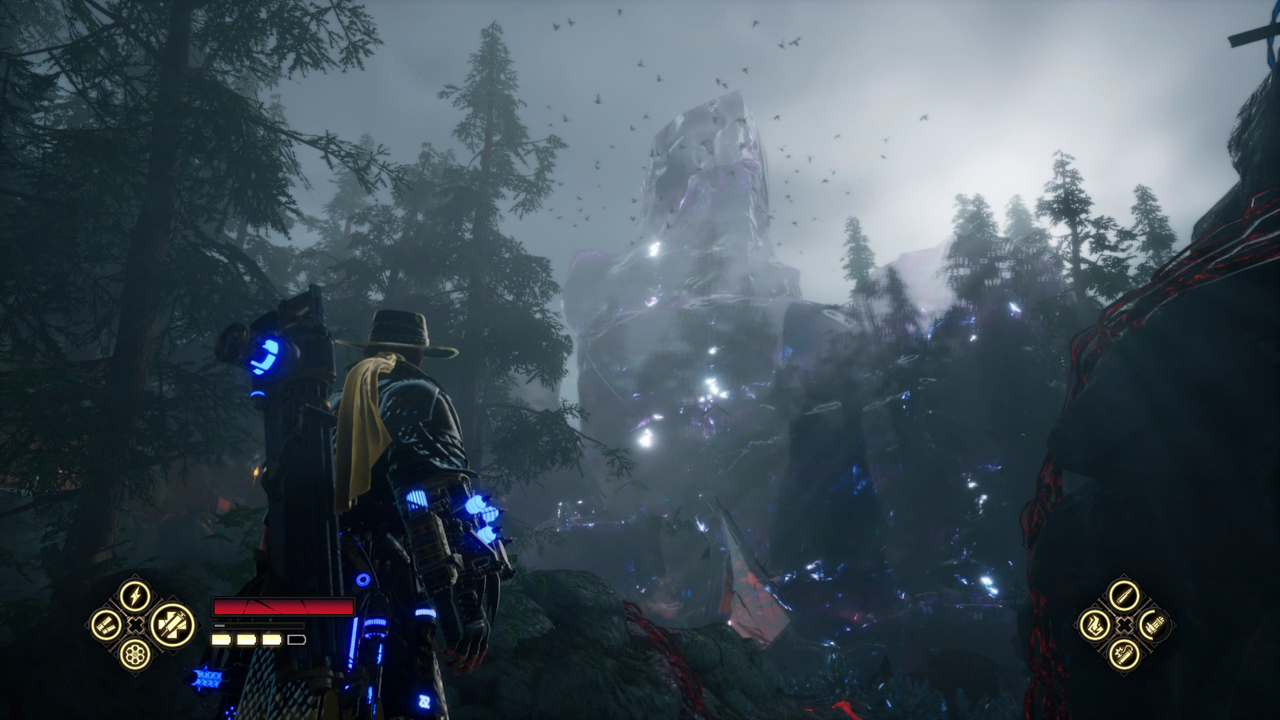Select the single rifle bullet icon
The height and width of the screenshot is (720, 1280).
(1124, 596)
